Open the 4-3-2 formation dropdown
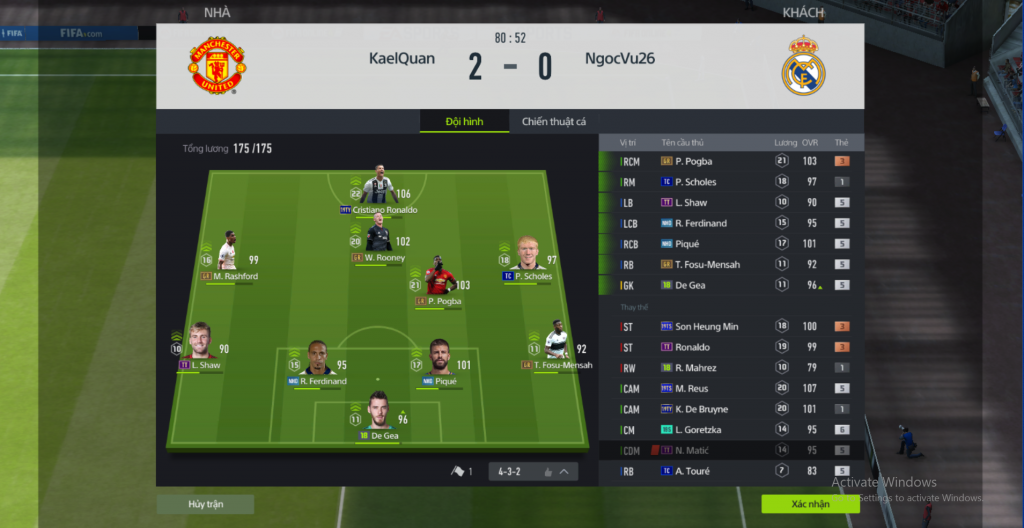The image size is (1024, 528). tap(534, 471)
